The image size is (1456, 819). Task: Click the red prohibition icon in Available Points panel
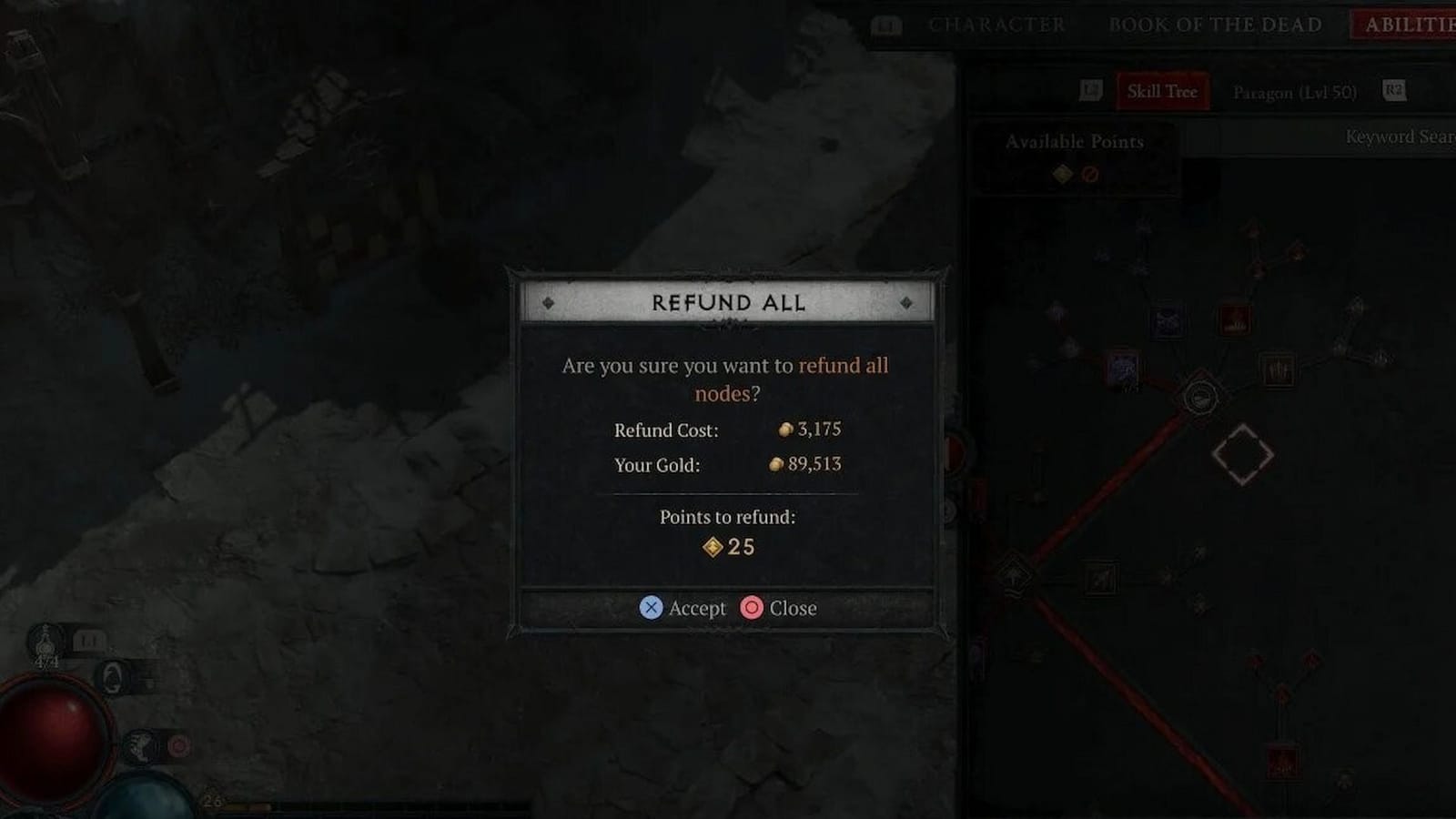(1090, 173)
